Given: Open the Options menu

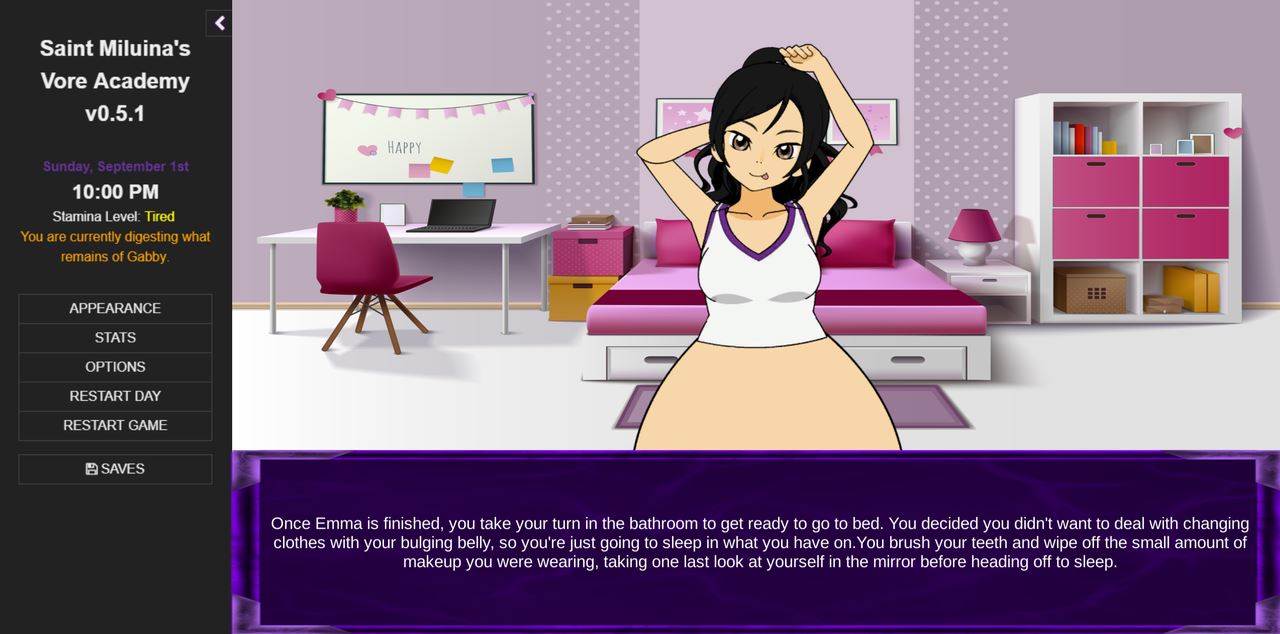Looking at the screenshot, I should pyautogui.click(x=115, y=367).
